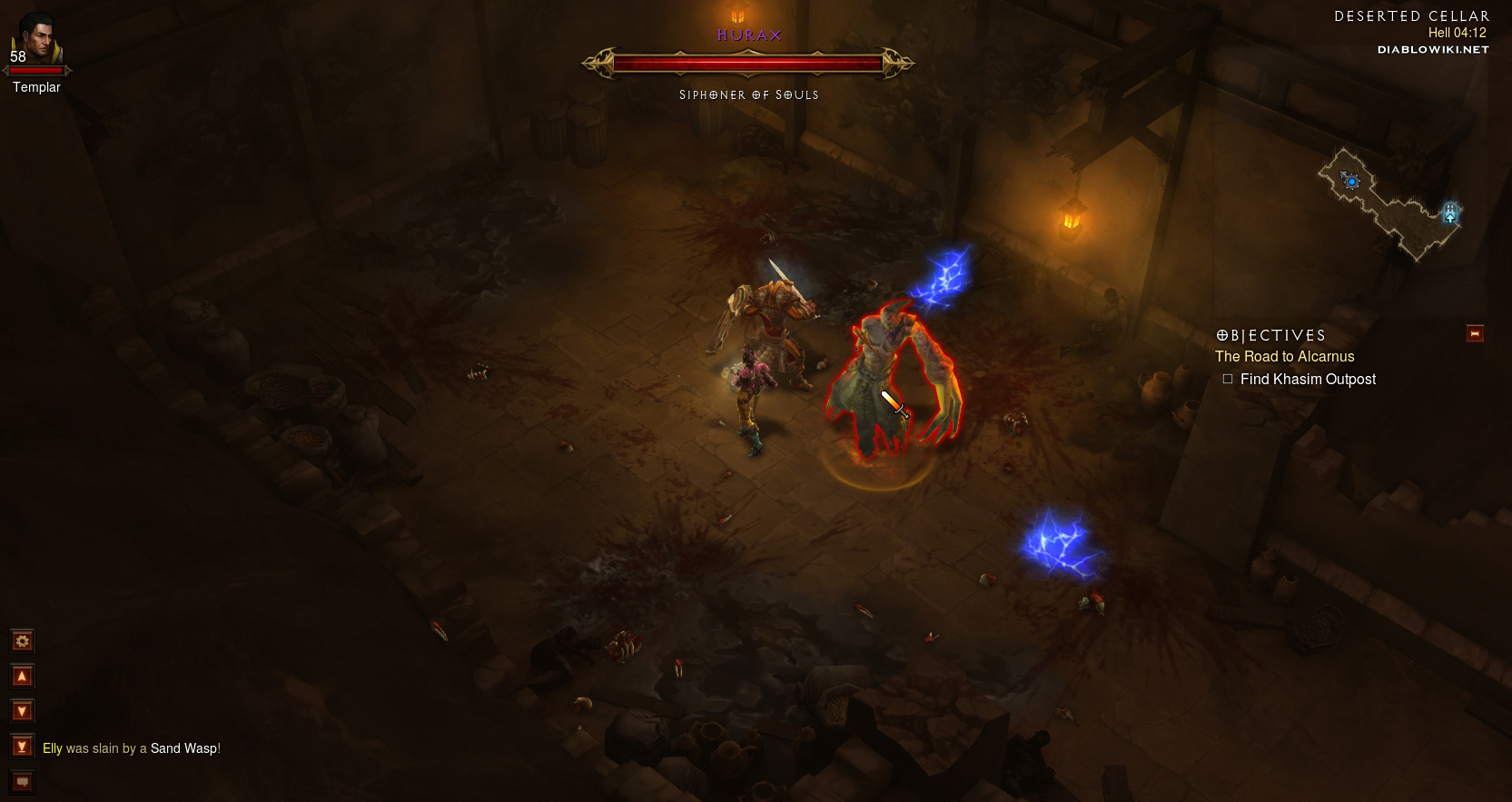
Task: Open the minimap of the Deserted Cellar
Action: pyautogui.click(x=1388, y=205)
